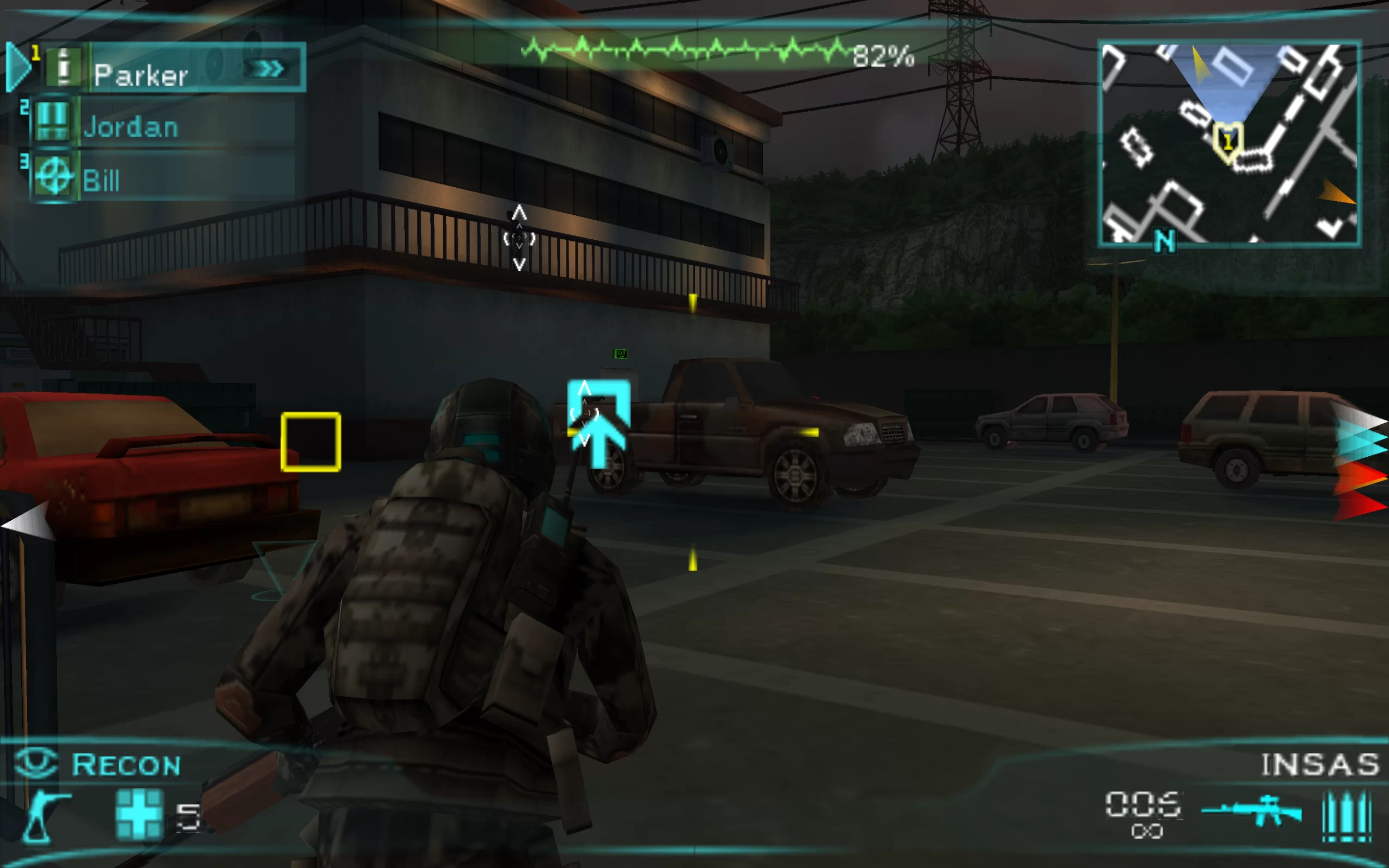Click the yellow square target marker
The height and width of the screenshot is (868, 1389).
[x=310, y=442]
